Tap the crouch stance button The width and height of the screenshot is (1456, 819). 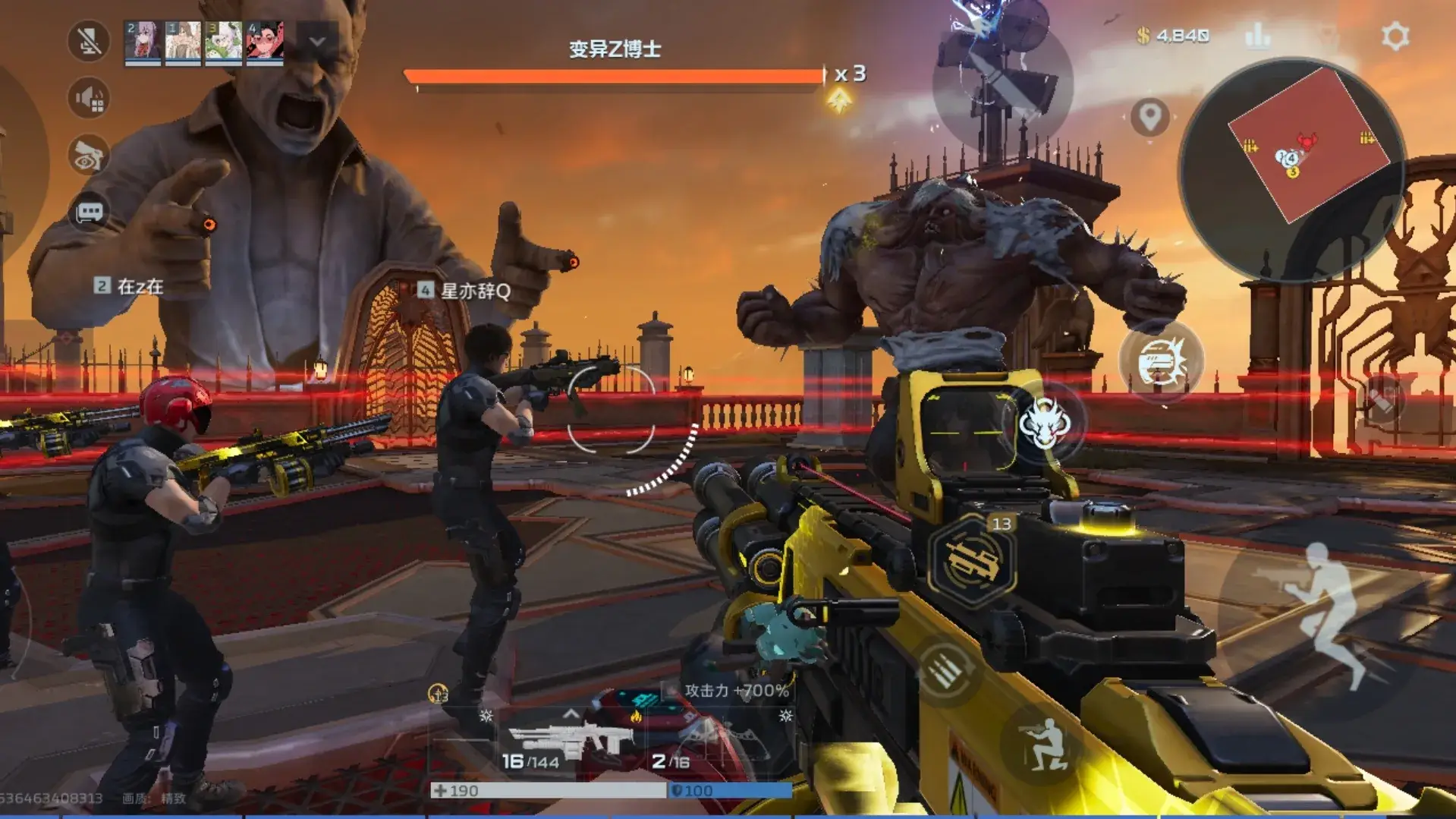tap(1043, 745)
